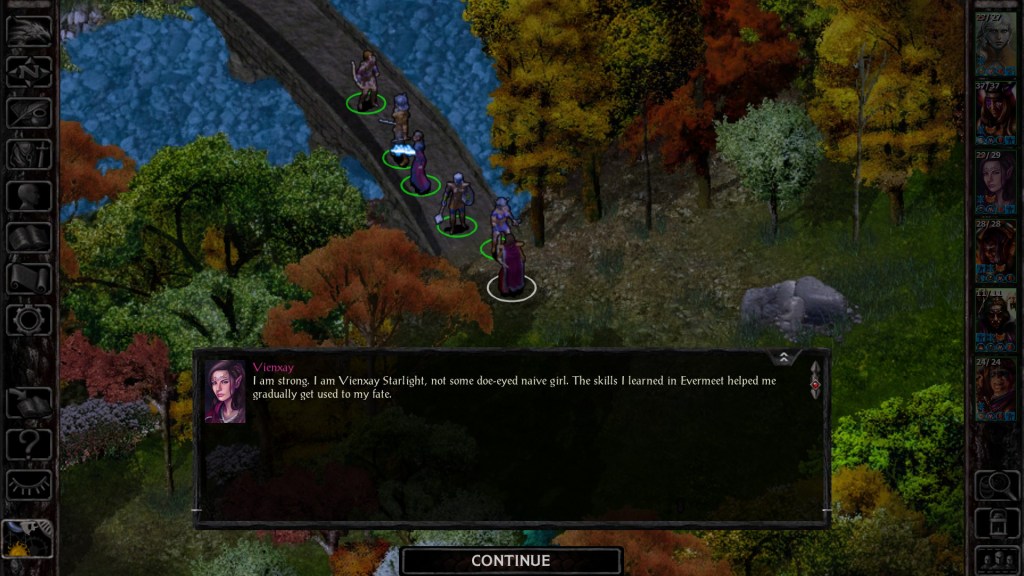Expand the dialogue box with the double-arrow
This screenshot has height=576, width=1024.
(x=784, y=357)
